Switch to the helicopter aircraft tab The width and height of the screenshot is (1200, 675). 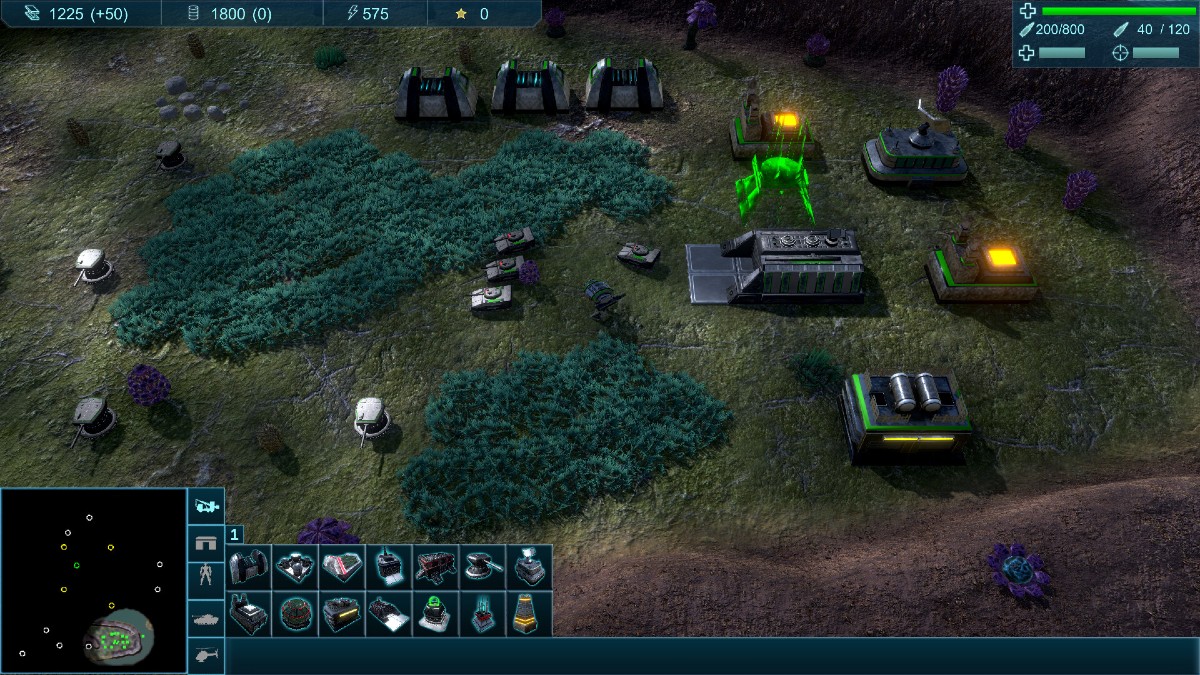(x=206, y=655)
